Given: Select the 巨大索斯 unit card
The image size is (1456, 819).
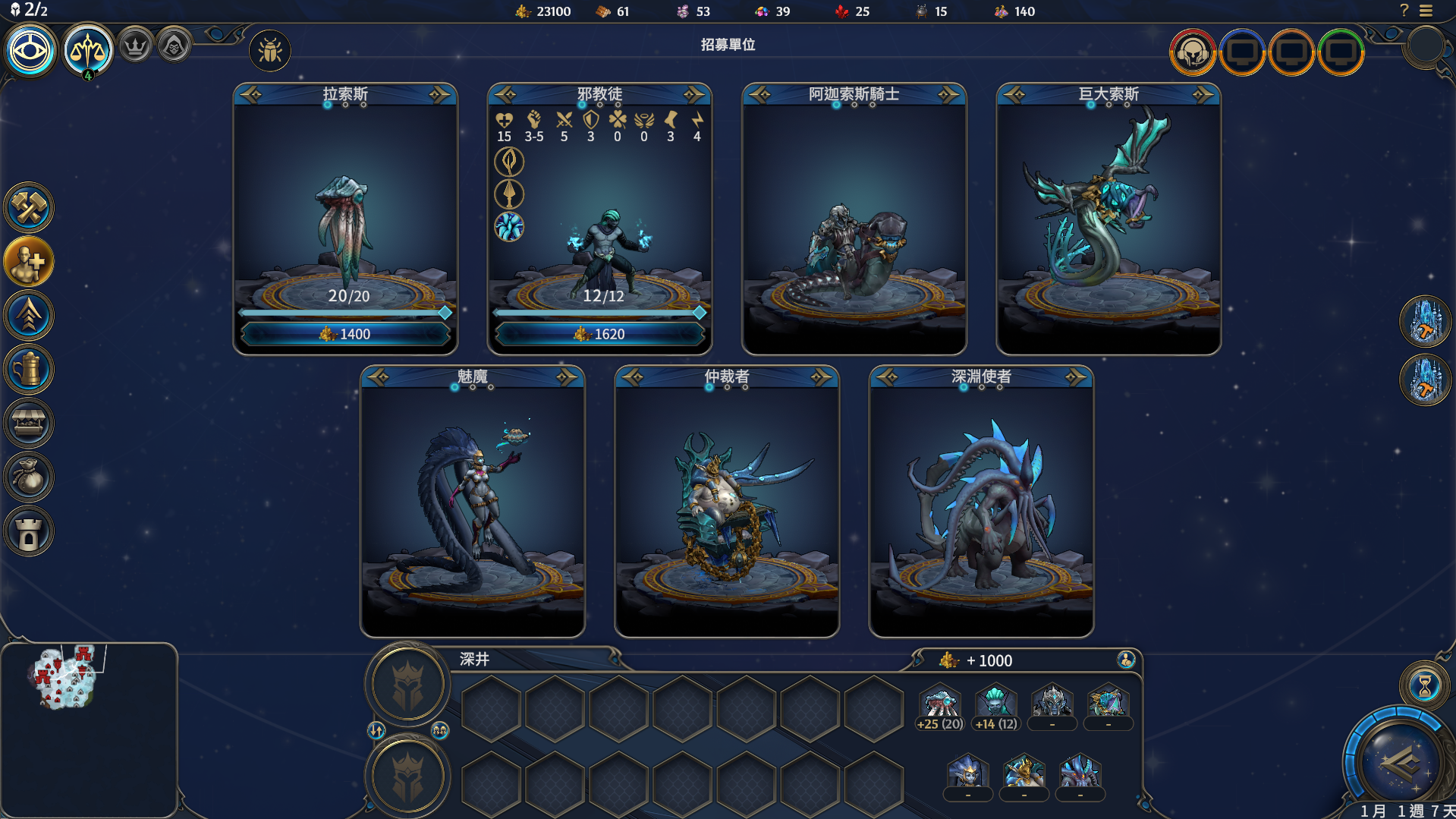Looking at the screenshot, I should 1108,220.
